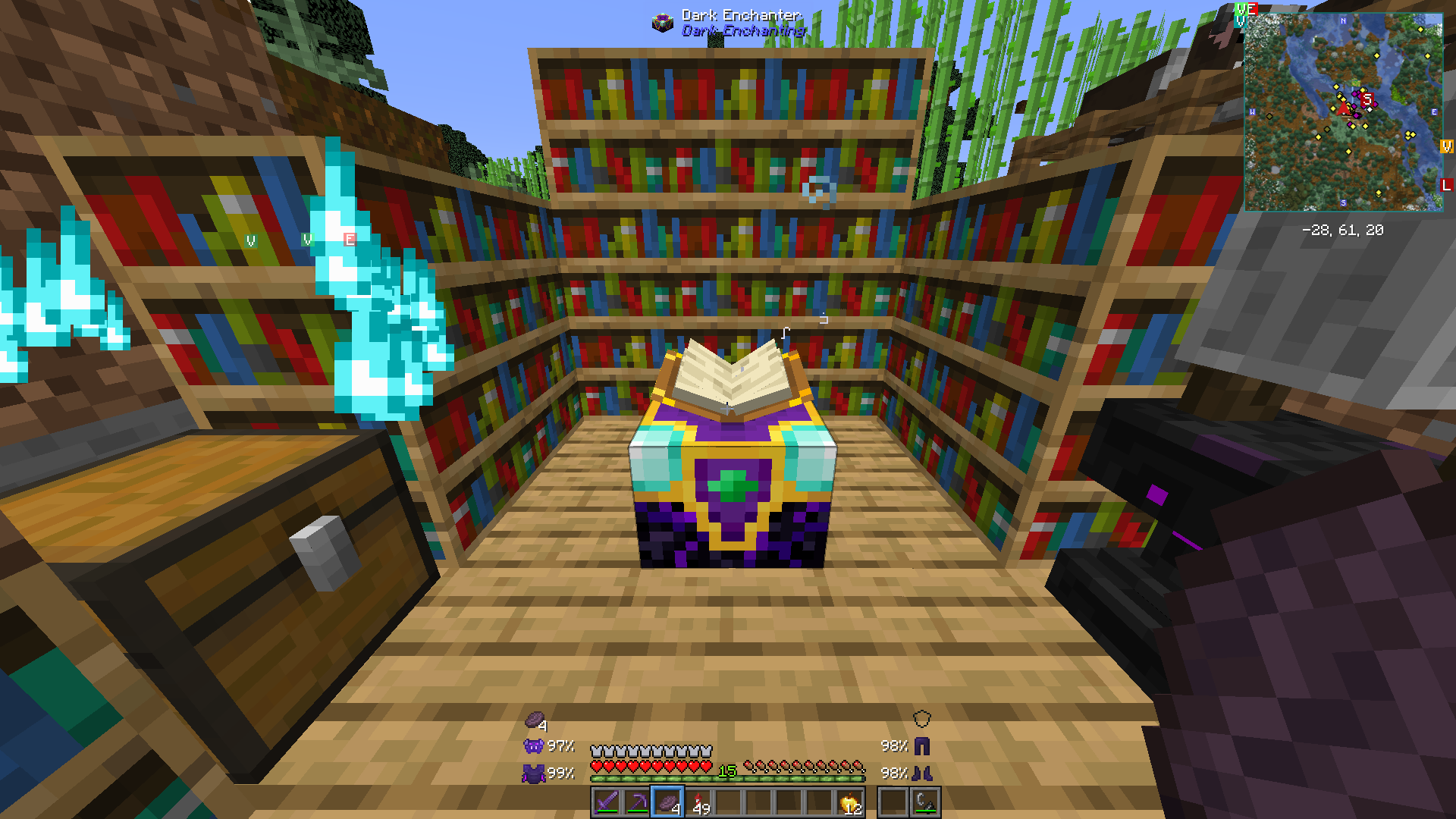
Task: Open the red S death marker on the minimap
Action: [x=1367, y=99]
